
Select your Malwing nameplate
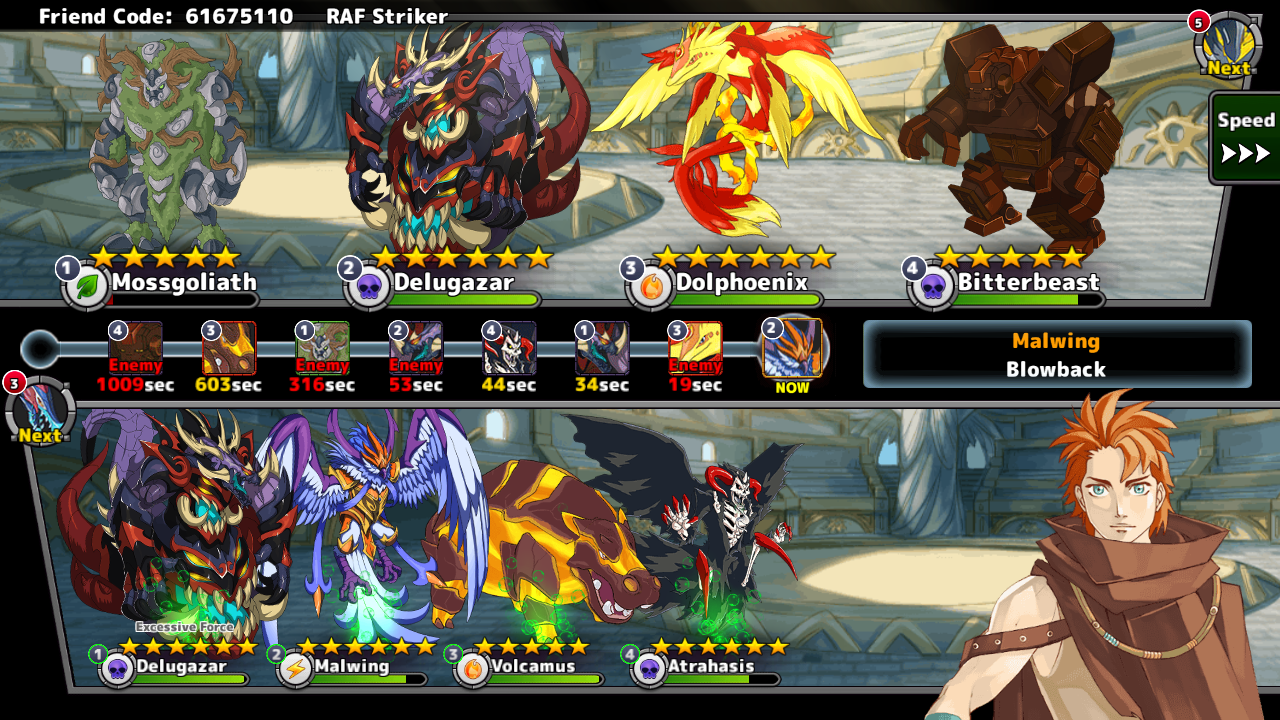pos(350,667)
